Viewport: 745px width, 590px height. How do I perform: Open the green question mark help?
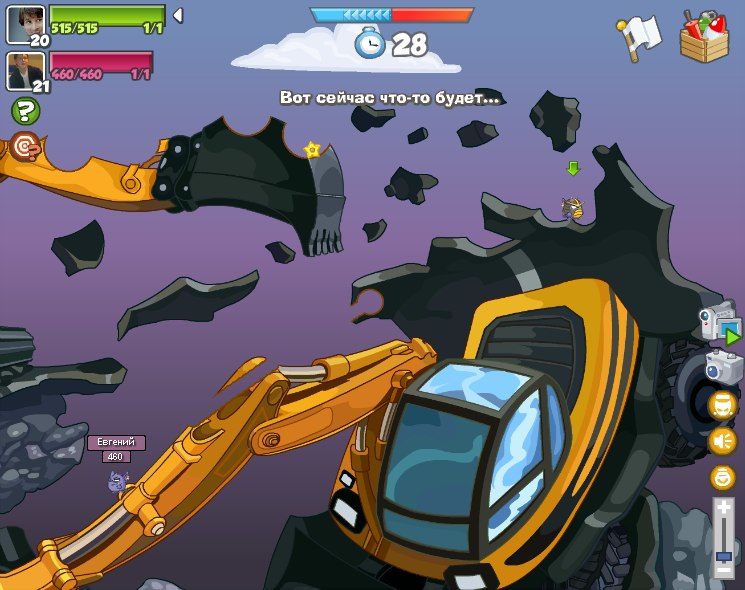[25, 111]
